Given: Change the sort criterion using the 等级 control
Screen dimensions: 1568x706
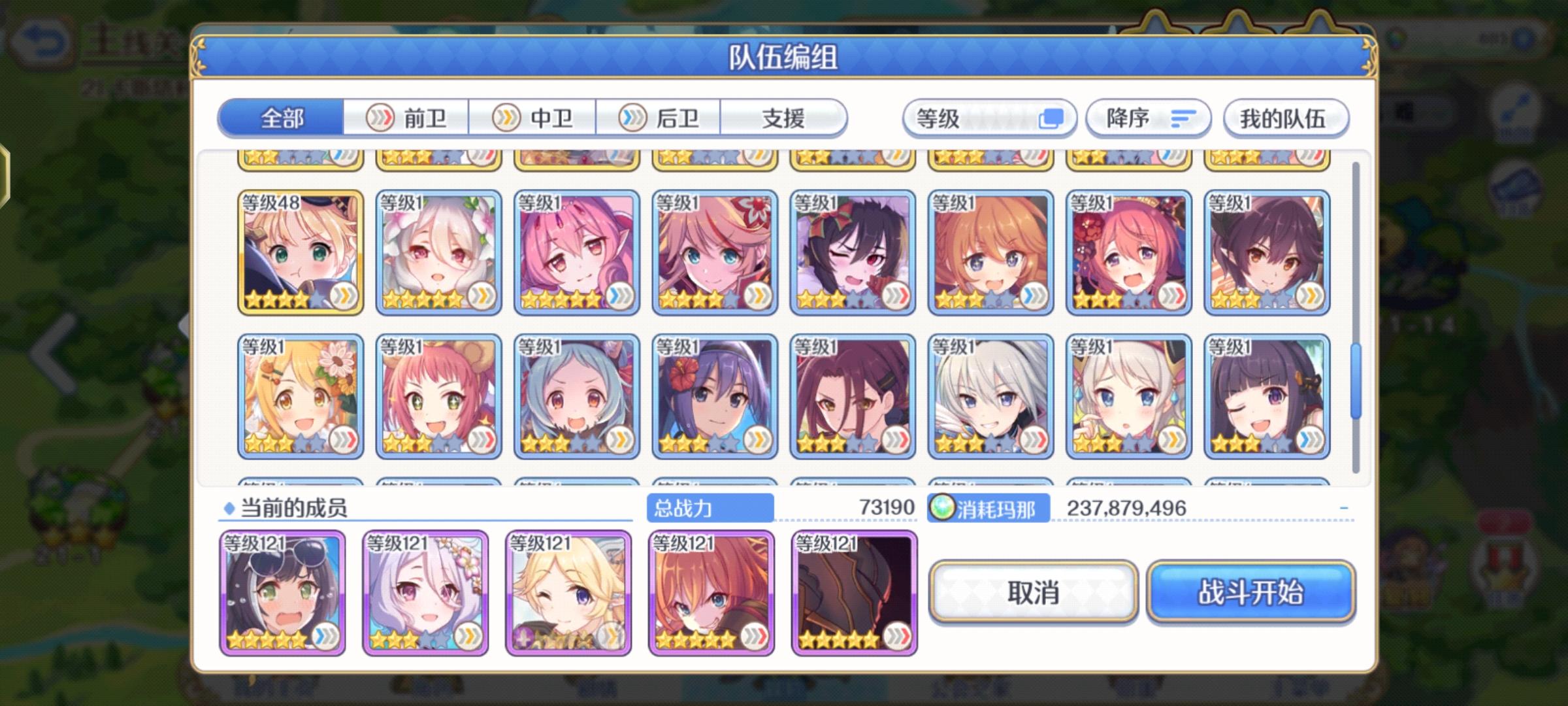Looking at the screenshot, I should [987, 118].
